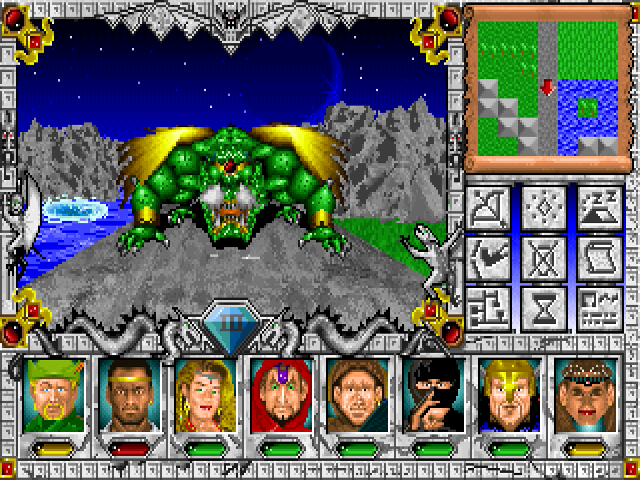Activate the Bash fist icon

tap(490, 257)
